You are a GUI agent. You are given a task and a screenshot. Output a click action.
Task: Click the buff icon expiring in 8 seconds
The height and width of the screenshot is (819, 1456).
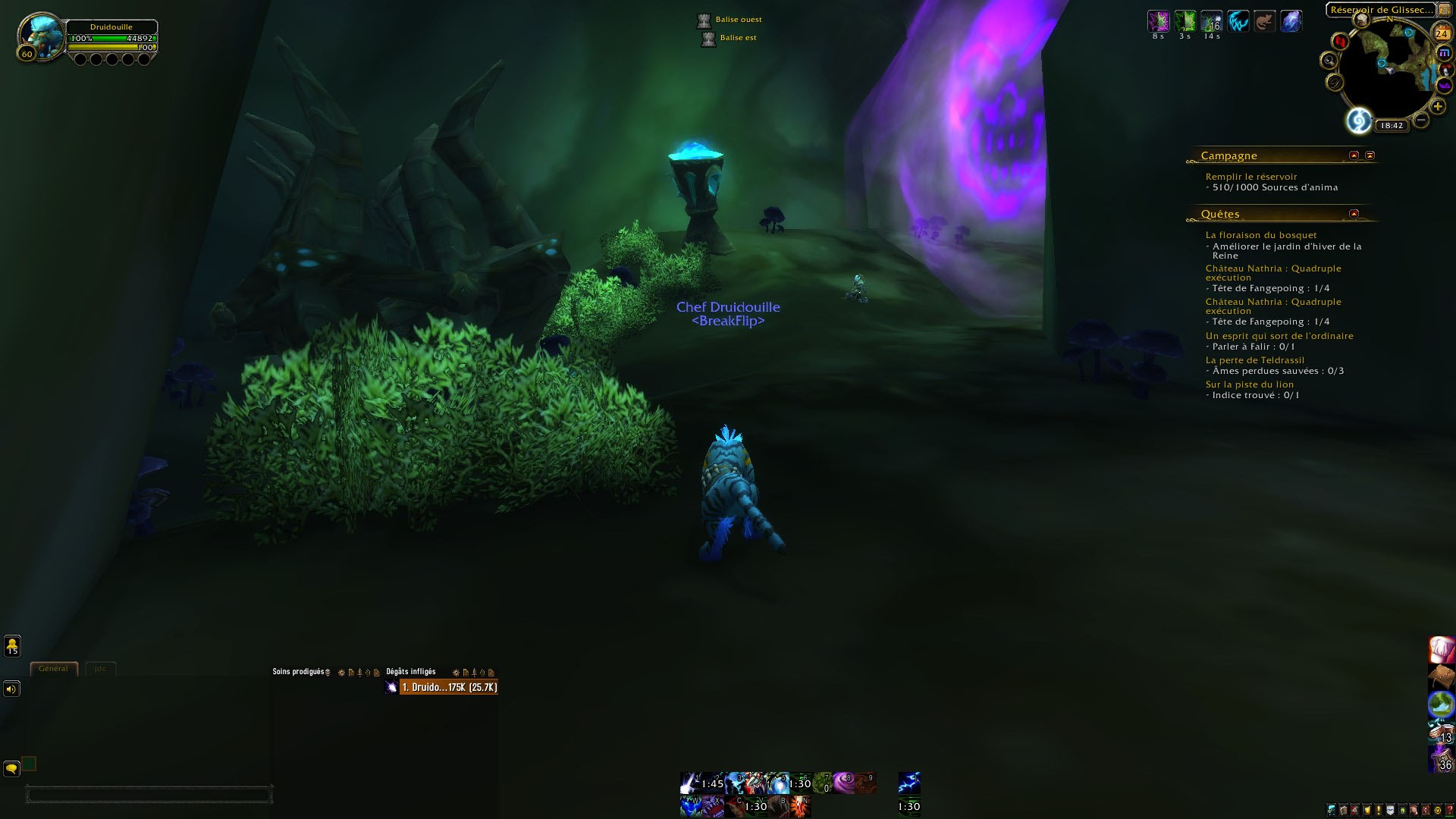click(1159, 21)
